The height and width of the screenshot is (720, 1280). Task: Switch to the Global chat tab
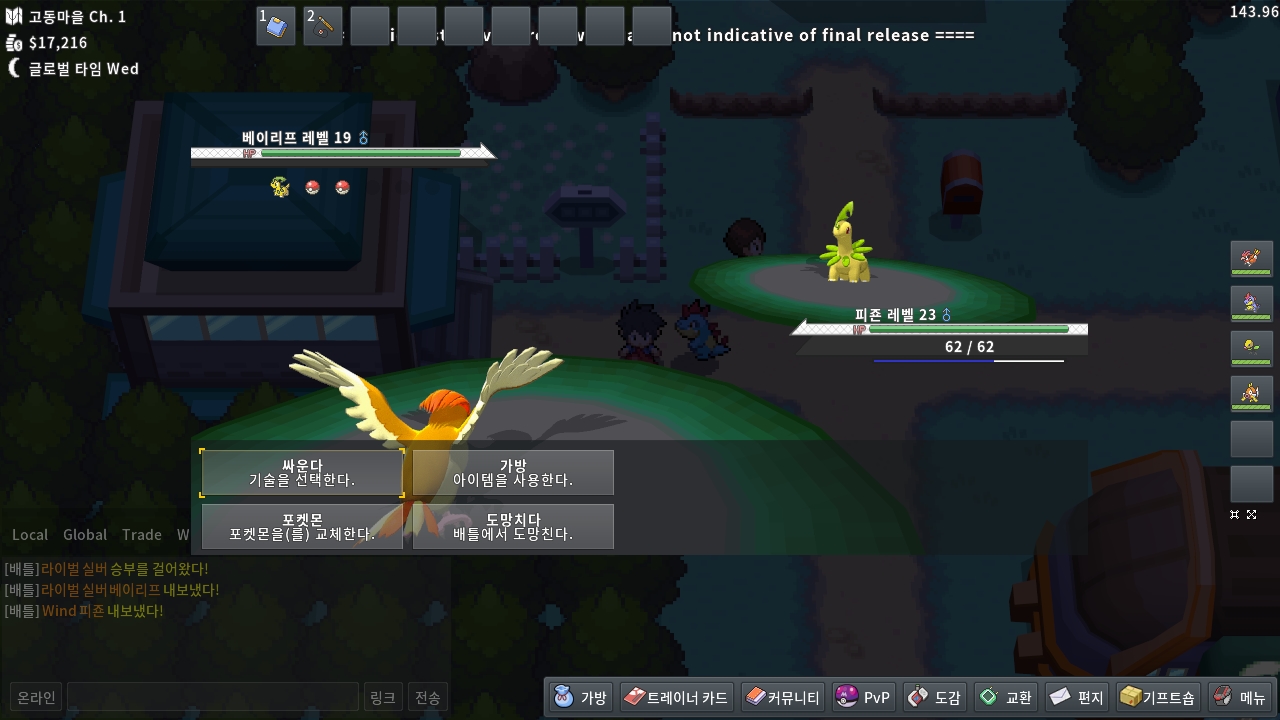point(85,535)
